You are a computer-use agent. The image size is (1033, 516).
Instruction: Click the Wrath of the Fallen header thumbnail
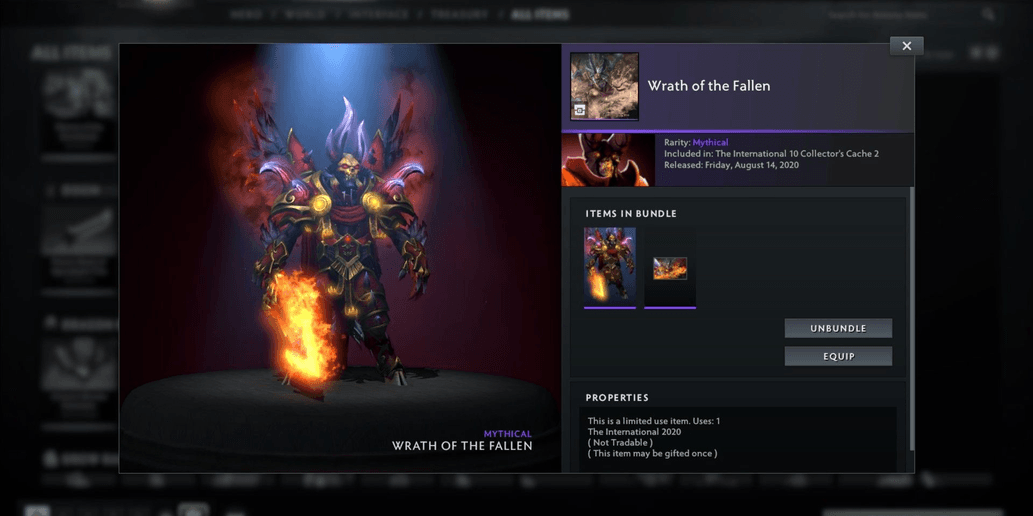(x=604, y=86)
